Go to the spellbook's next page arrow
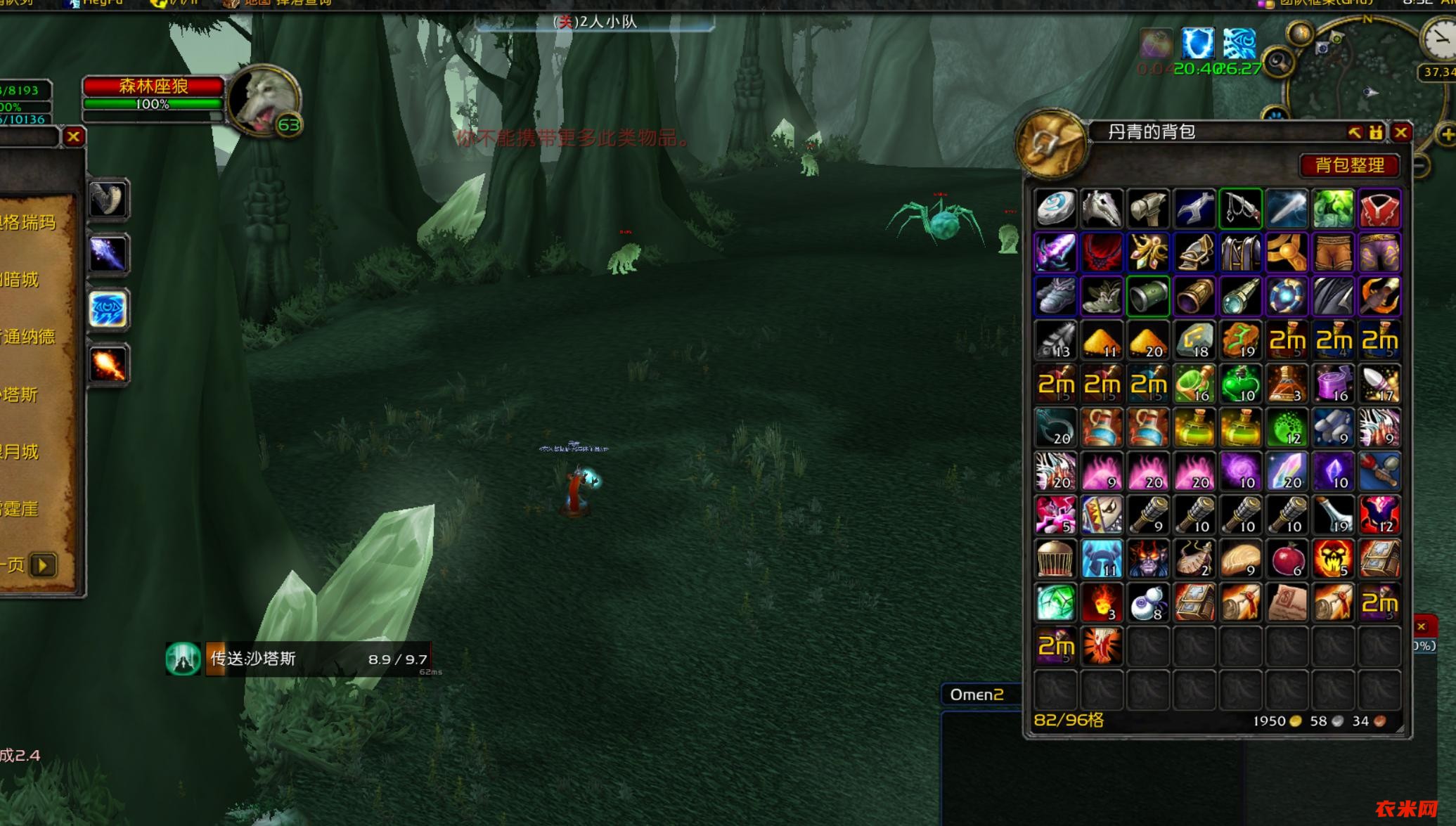1456x826 pixels. pos(43,565)
